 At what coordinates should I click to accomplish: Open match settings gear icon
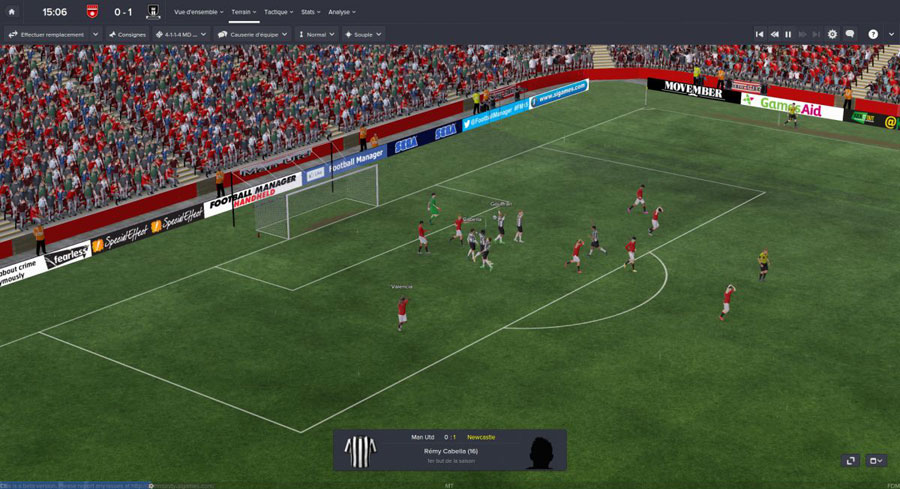tap(832, 34)
